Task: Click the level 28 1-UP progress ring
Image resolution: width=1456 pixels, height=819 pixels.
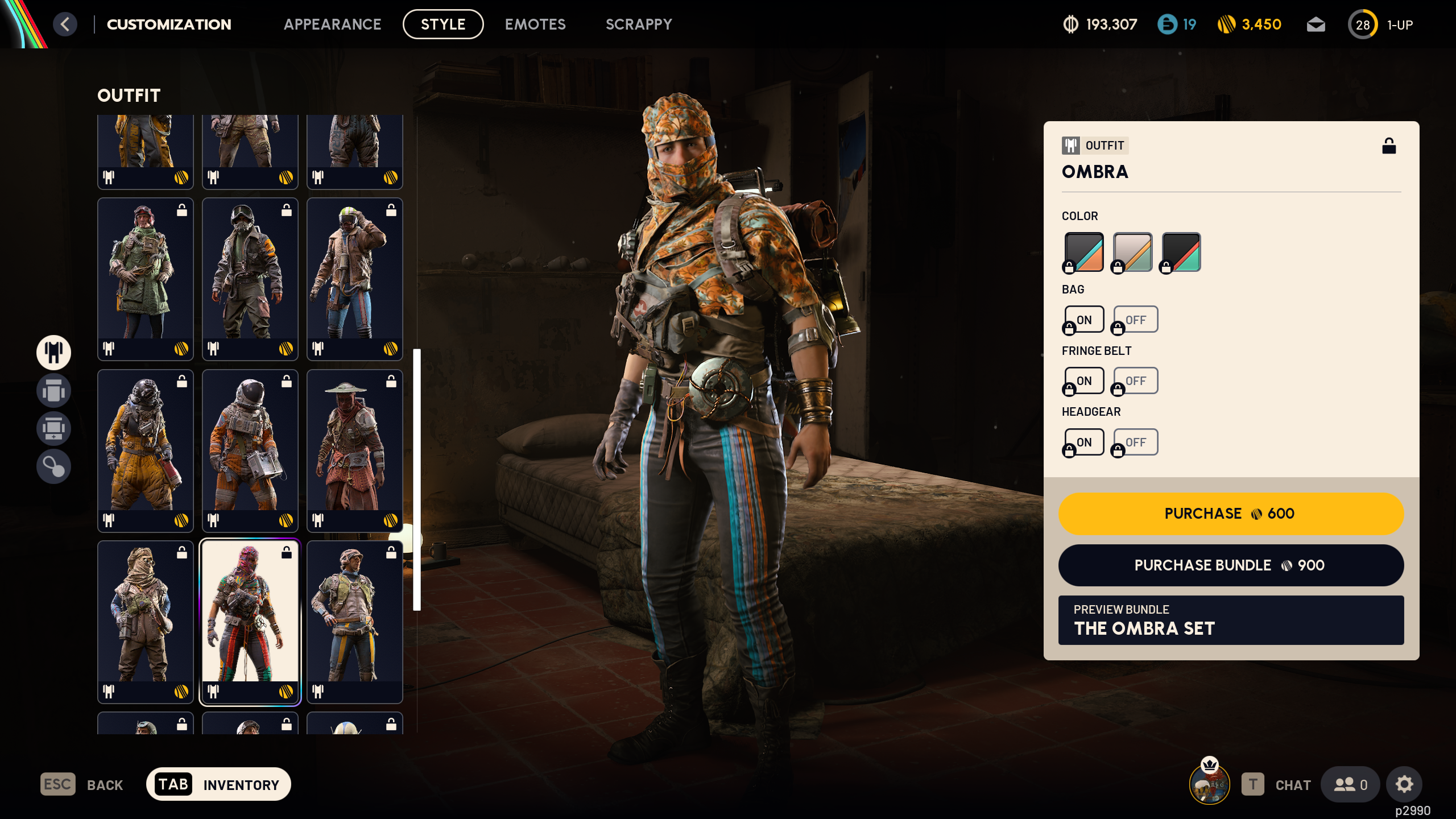Action: coord(1363,24)
